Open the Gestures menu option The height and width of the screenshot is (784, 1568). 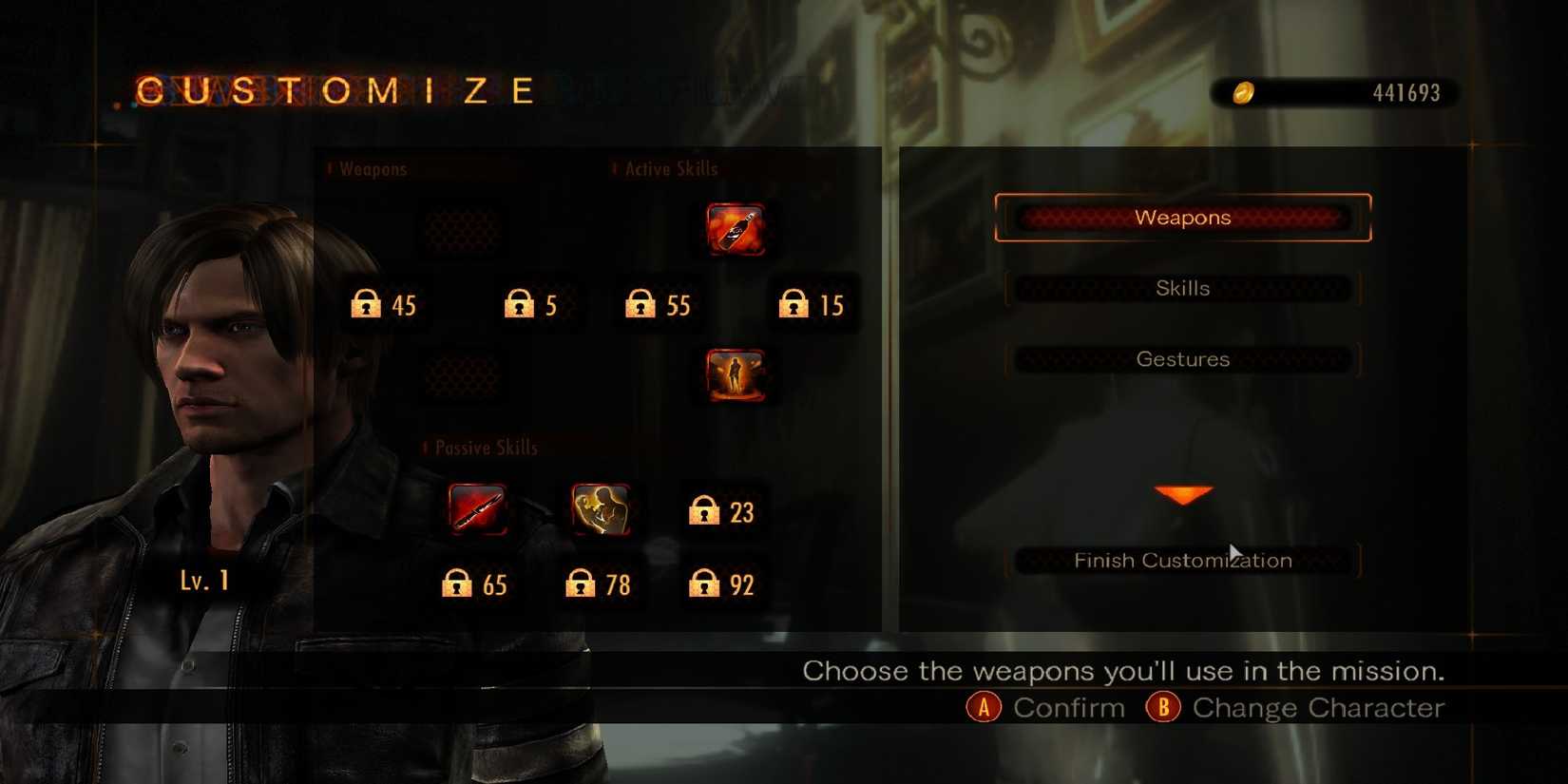click(x=1181, y=359)
